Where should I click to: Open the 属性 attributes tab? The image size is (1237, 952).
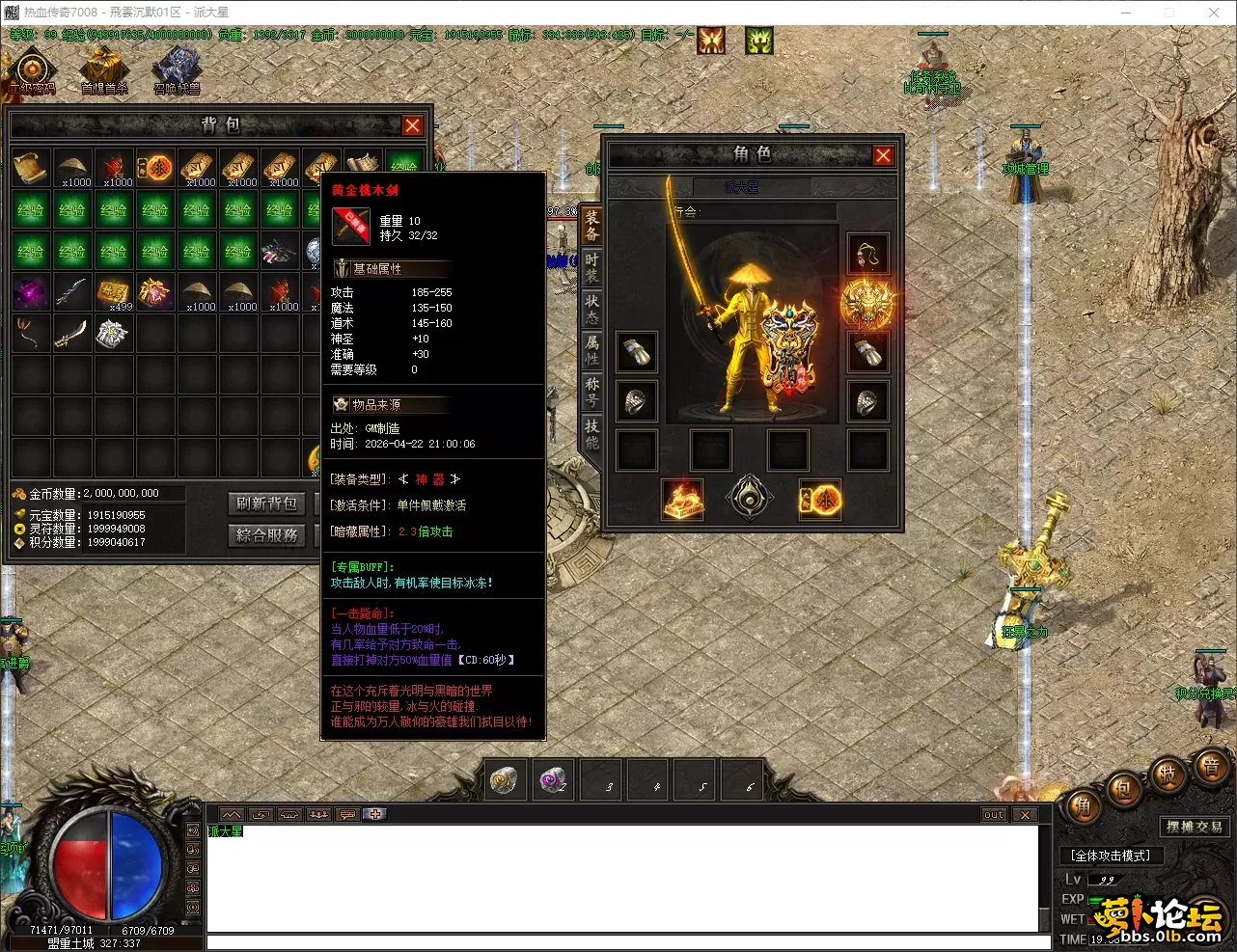coord(591,350)
